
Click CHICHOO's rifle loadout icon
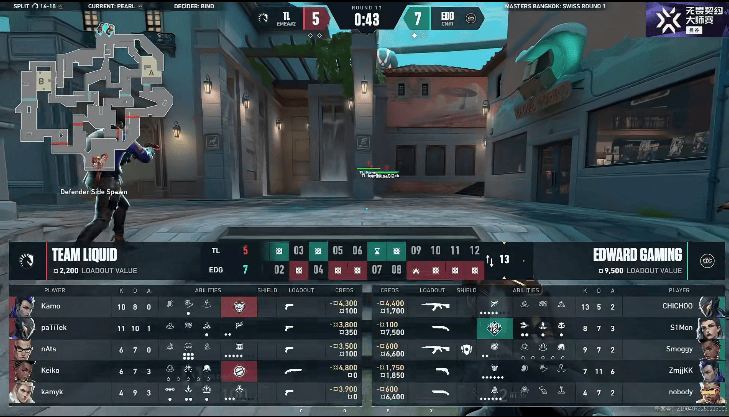click(435, 306)
